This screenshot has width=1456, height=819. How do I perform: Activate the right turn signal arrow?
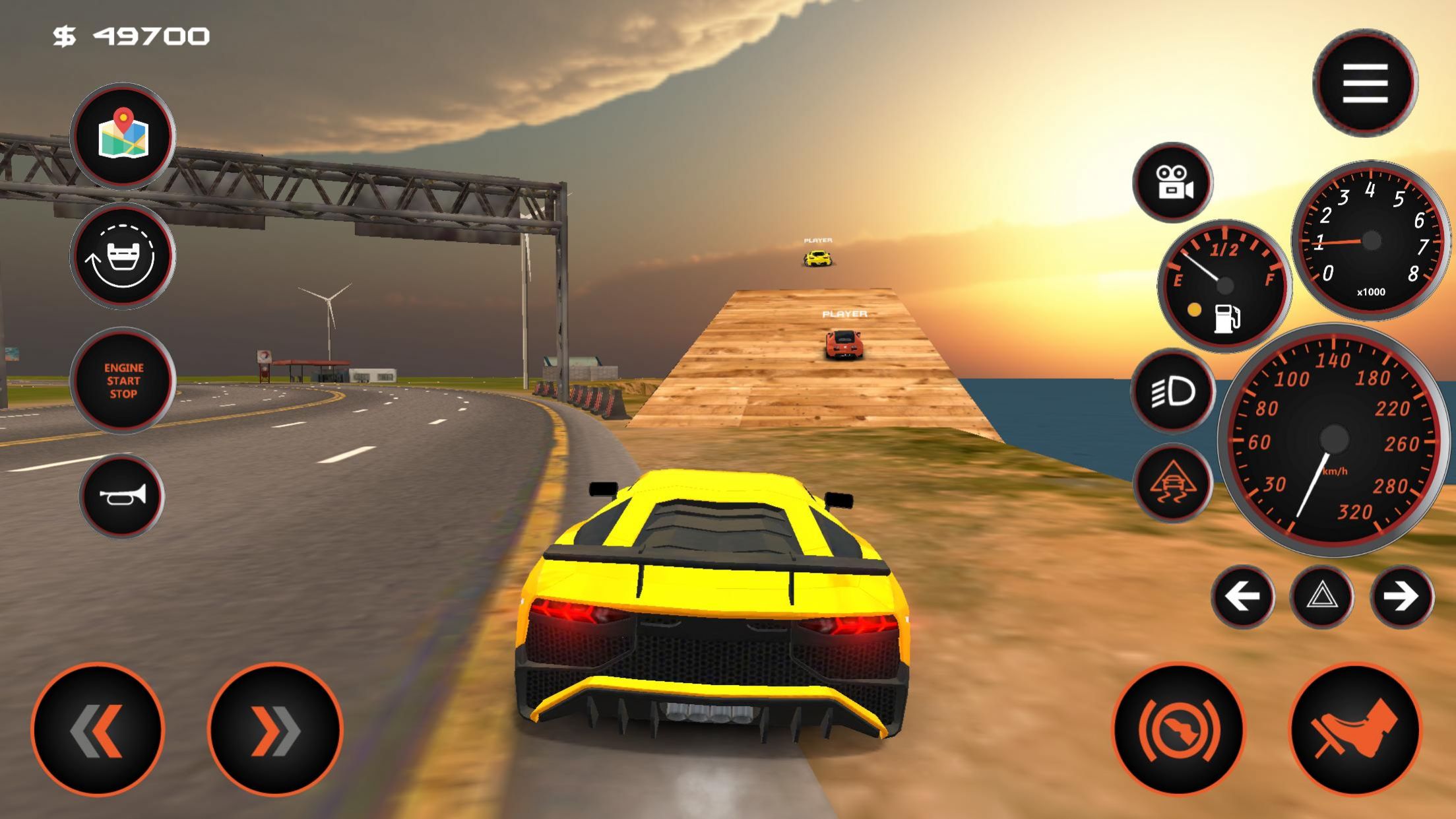[1401, 597]
